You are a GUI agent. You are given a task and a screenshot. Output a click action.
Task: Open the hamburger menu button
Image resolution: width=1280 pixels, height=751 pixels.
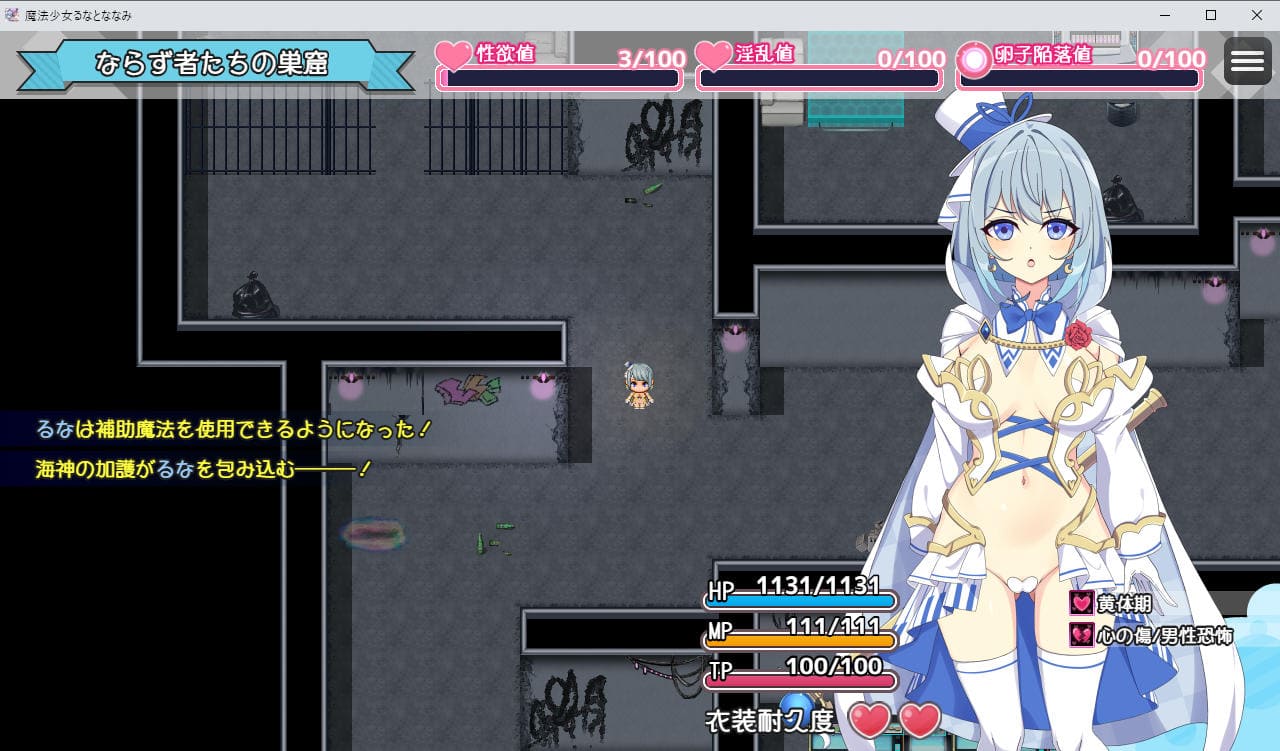1247,62
